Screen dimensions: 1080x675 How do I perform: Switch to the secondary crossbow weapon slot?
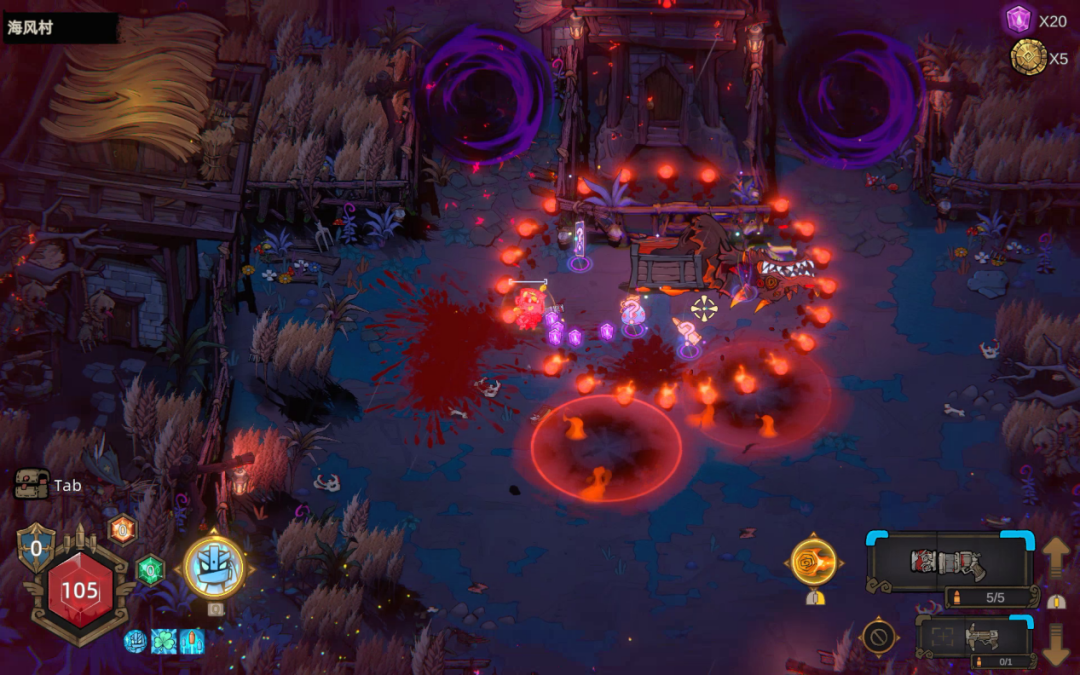pos(974,636)
